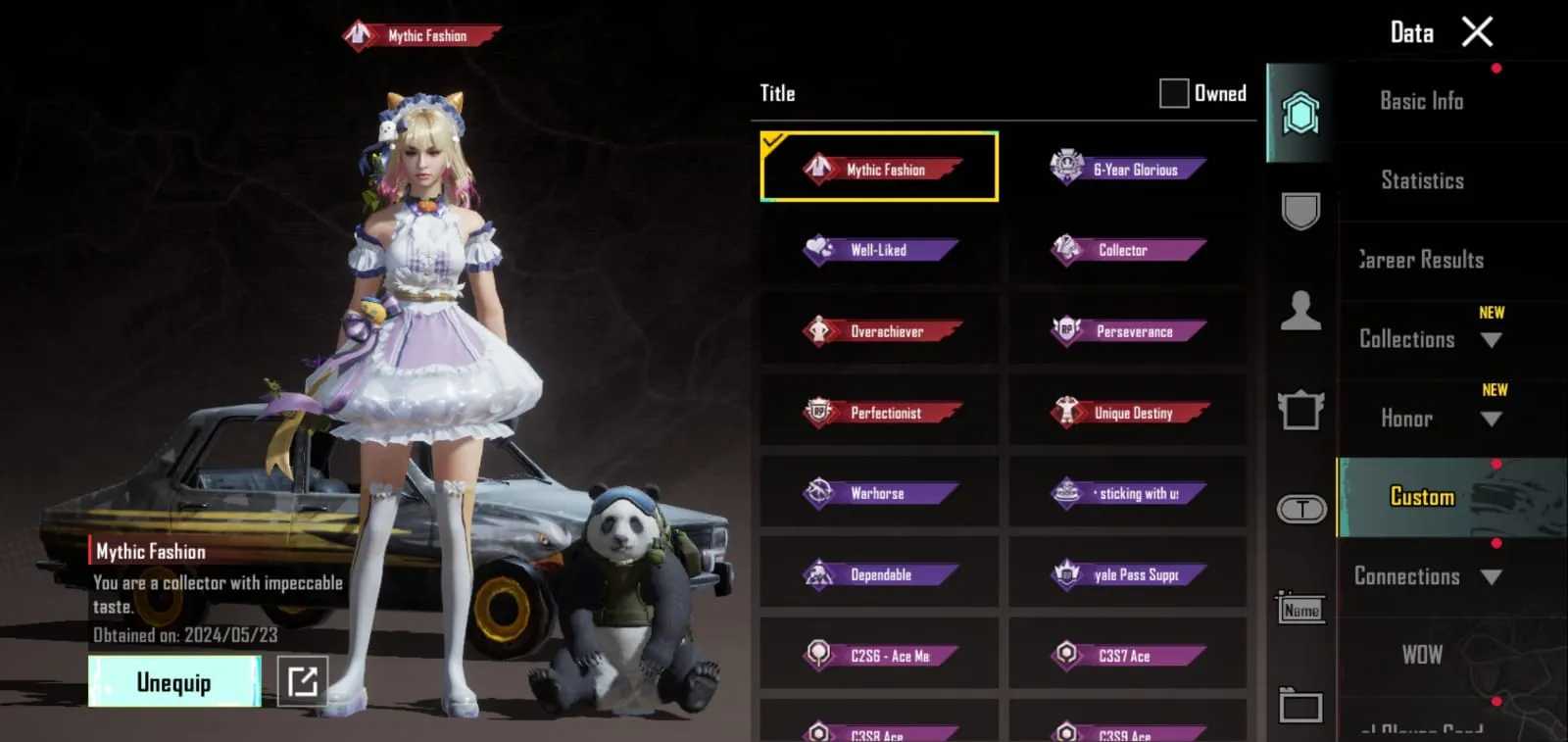Image resolution: width=1568 pixels, height=742 pixels.
Task: Click the Unequip button
Action: pos(174,680)
